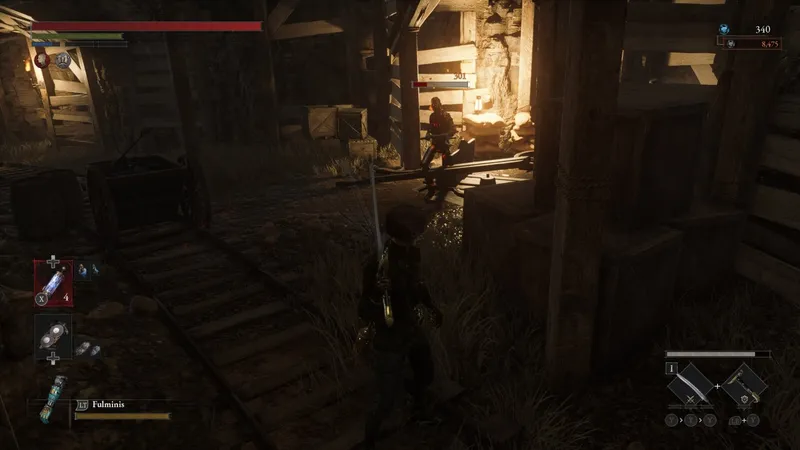Click the red status effect icon
The image size is (800, 450).
click(x=43, y=60)
